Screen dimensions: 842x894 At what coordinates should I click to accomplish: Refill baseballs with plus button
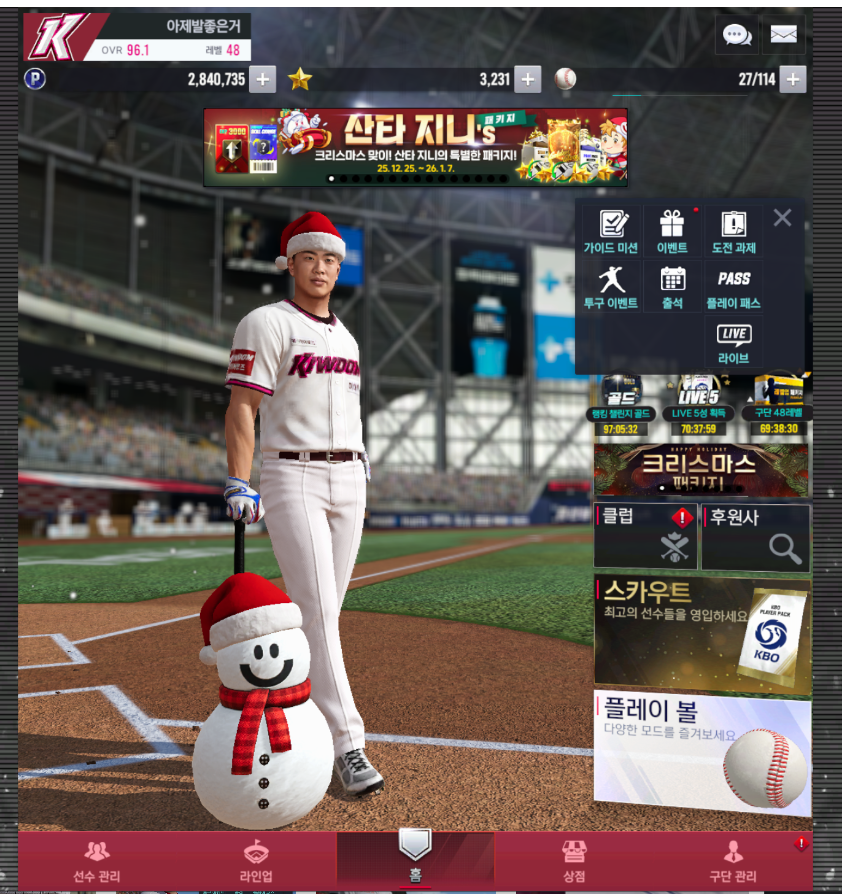point(793,80)
